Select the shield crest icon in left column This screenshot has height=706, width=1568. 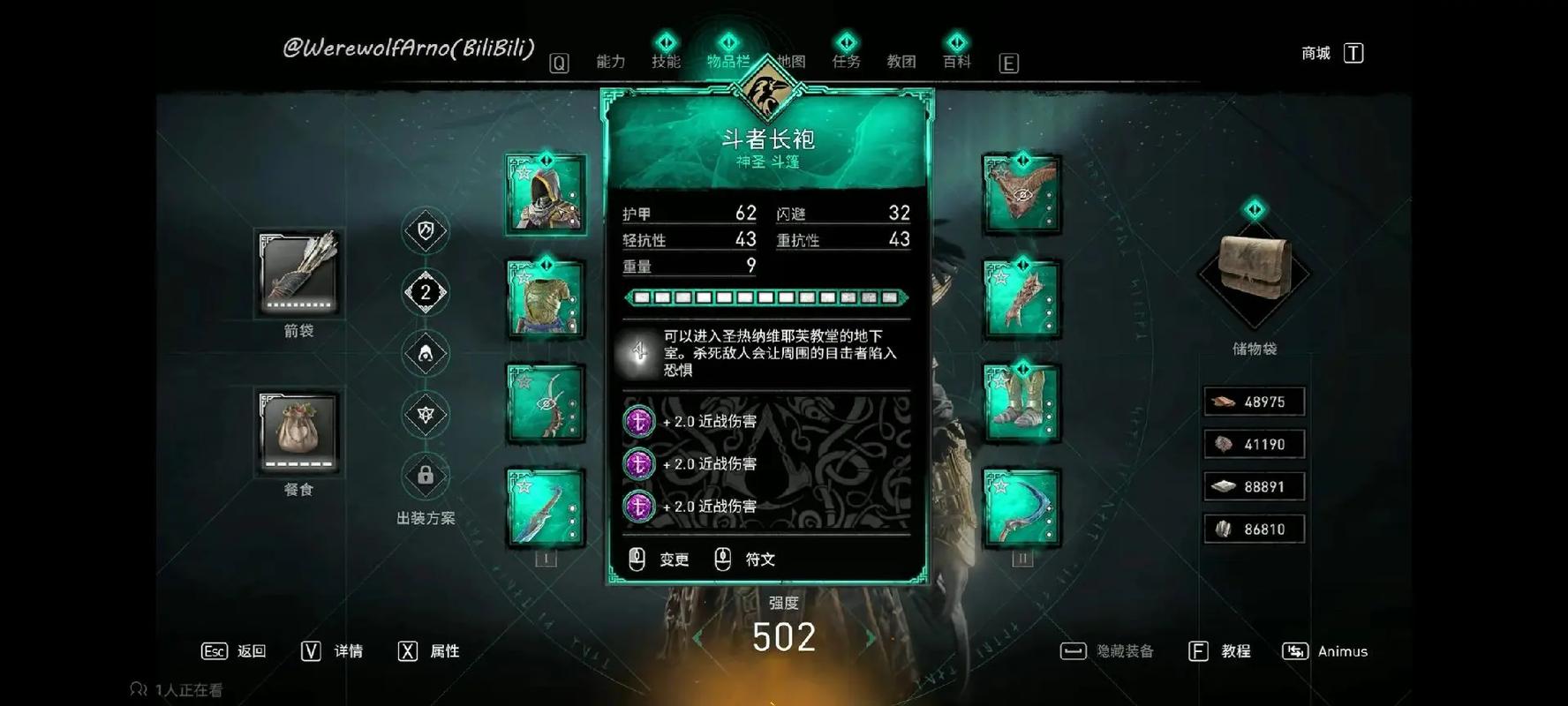click(426, 231)
